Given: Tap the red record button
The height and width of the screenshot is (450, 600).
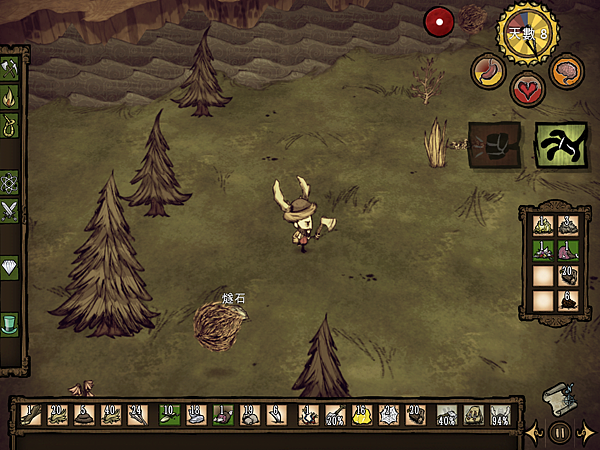Looking at the screenshot, I should click(438, 21).
